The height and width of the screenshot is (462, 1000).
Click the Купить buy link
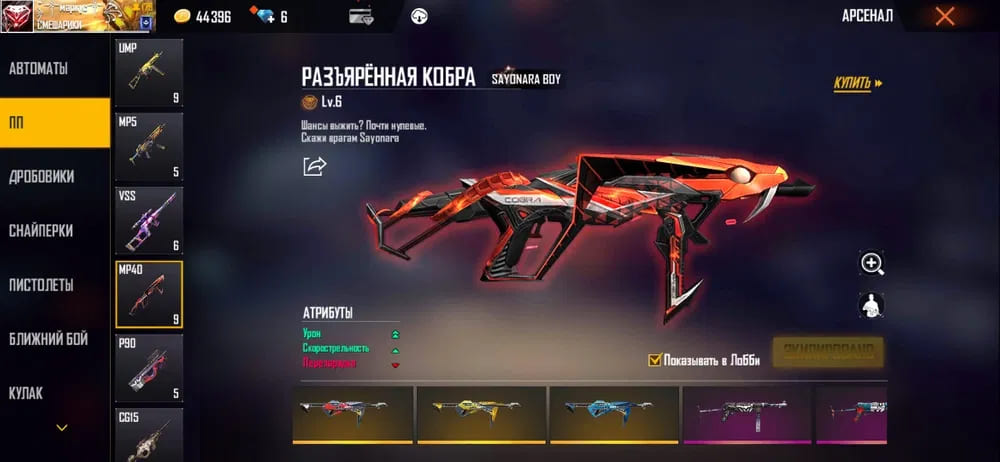(x=858, y=84)
